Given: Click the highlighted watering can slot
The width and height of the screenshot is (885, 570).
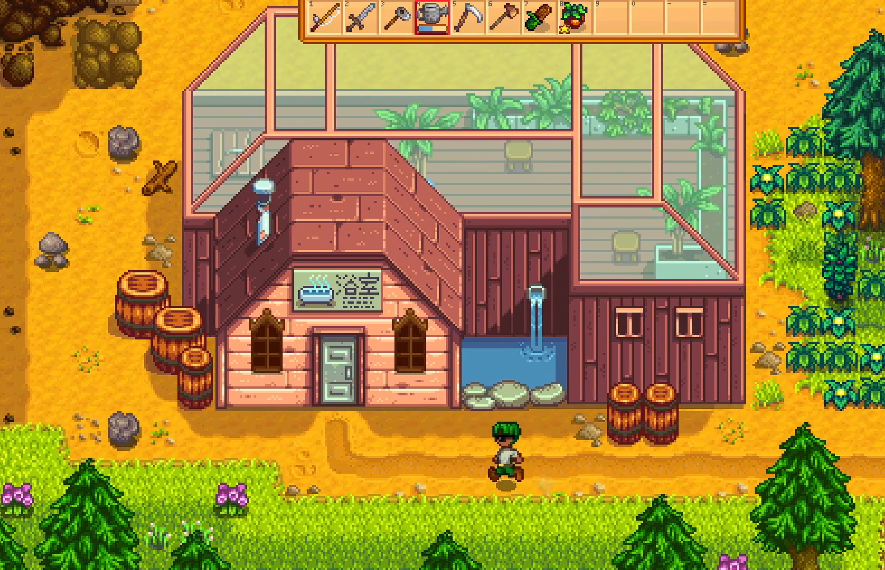Looking at the screenshot, I should [432, 18].
